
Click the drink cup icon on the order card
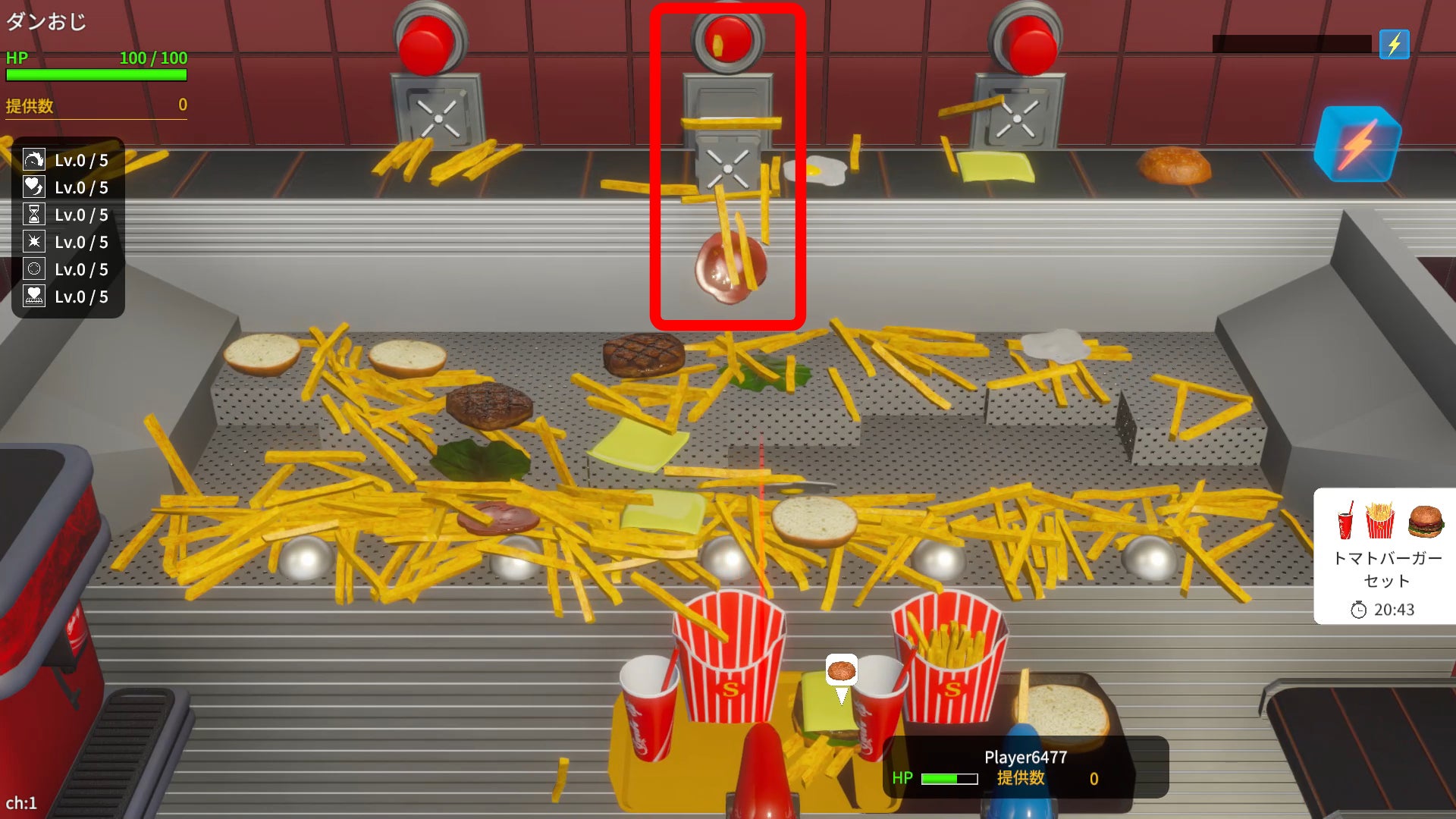pyautogui.click(x=1346, y=520)
